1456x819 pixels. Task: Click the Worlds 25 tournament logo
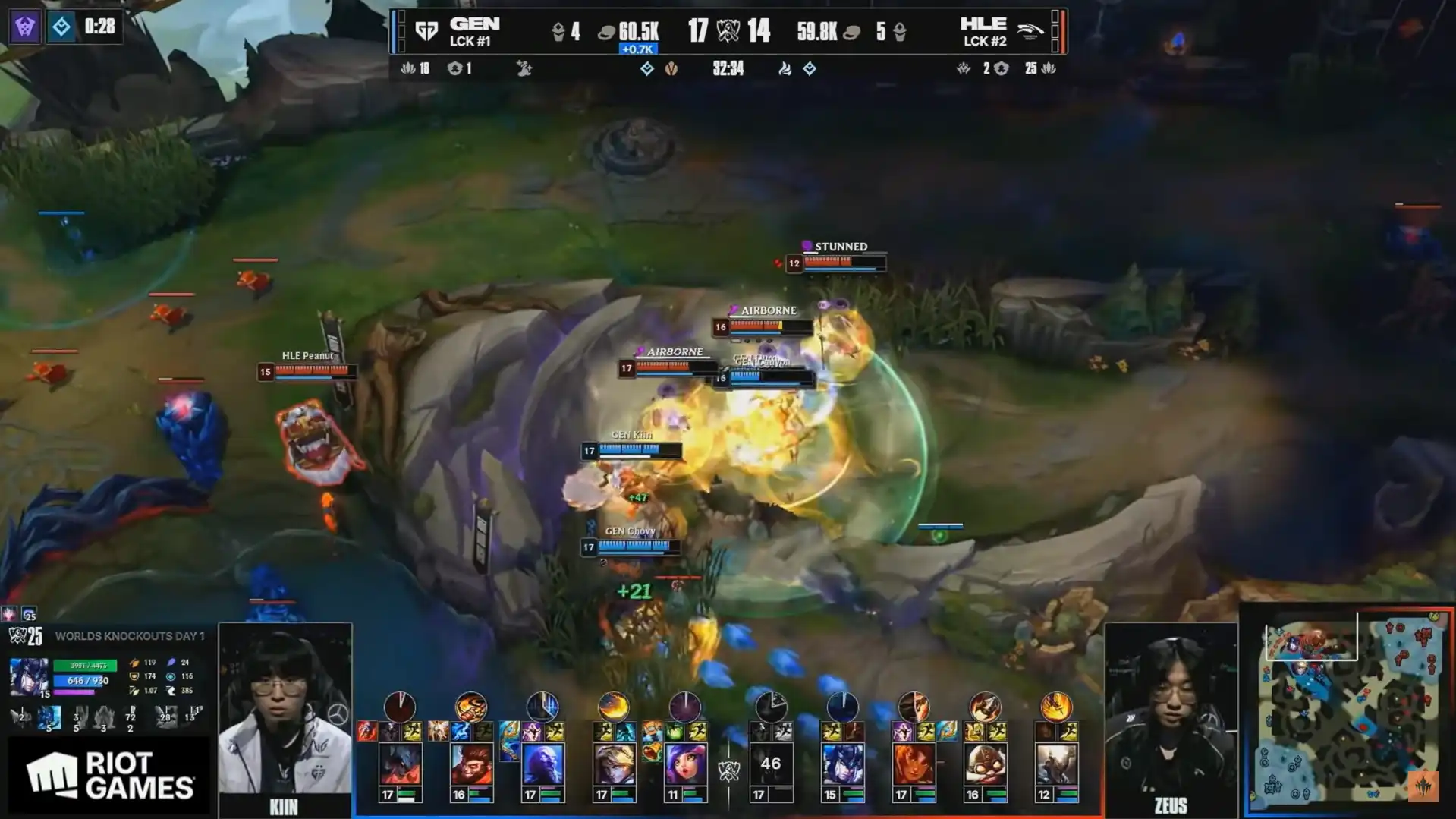(x=25, y=636)
